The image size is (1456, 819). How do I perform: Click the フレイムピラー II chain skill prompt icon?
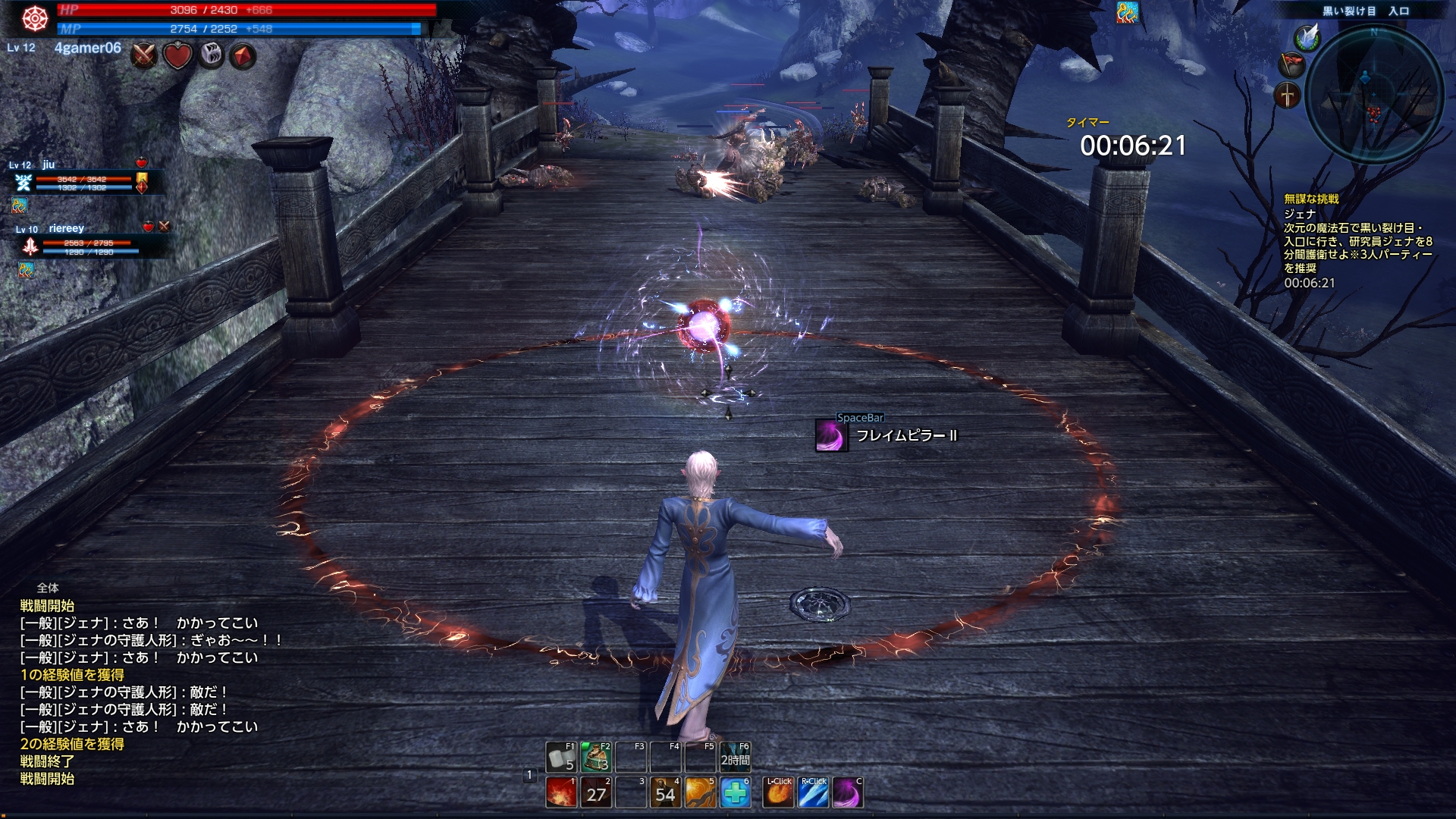pos(830,435)
